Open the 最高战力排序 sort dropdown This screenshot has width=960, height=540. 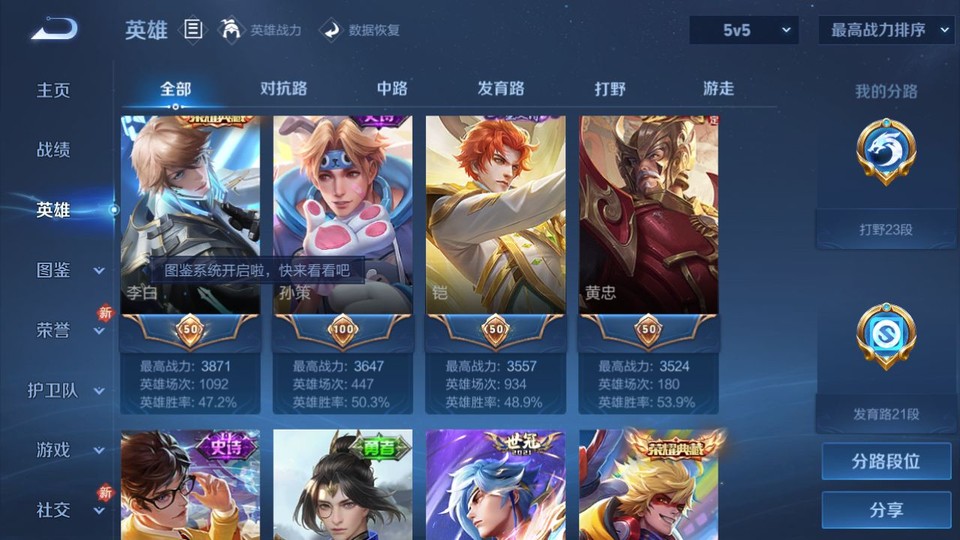coord(885,30)
